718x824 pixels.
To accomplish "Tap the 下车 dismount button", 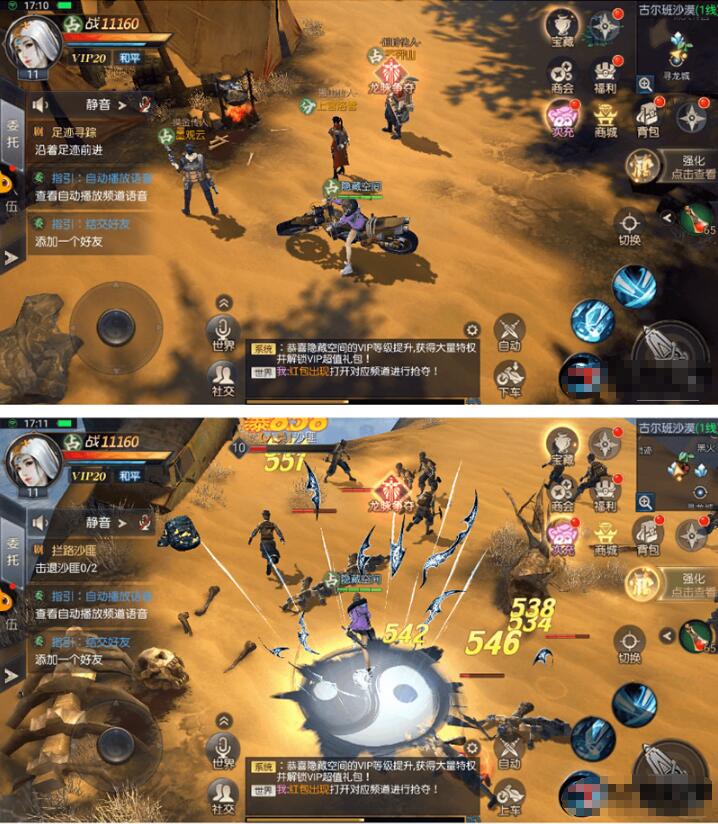I will click(510, 375).
